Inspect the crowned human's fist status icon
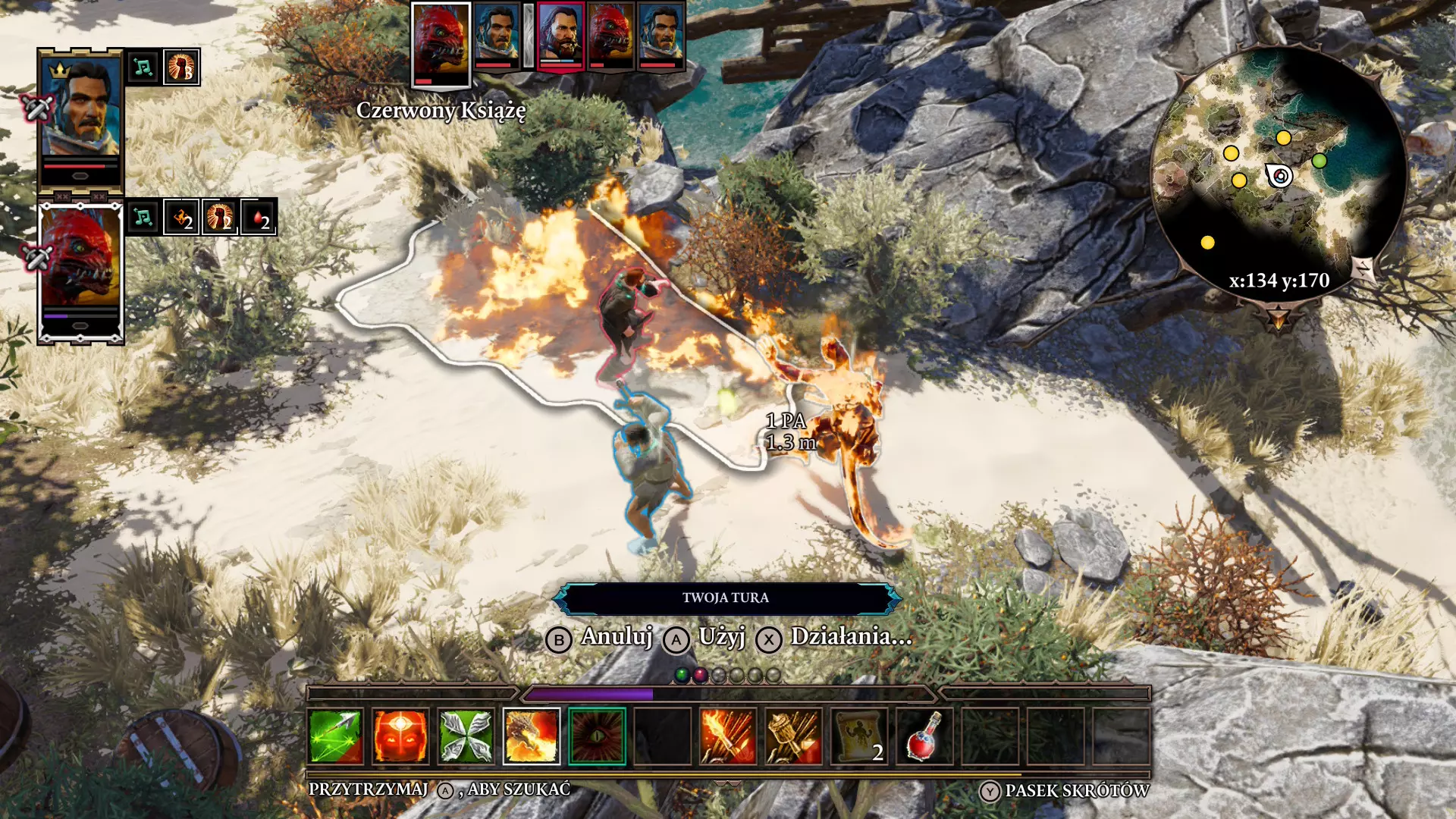1456x819 pixels. pyautogui.click(x=181, y=67)
